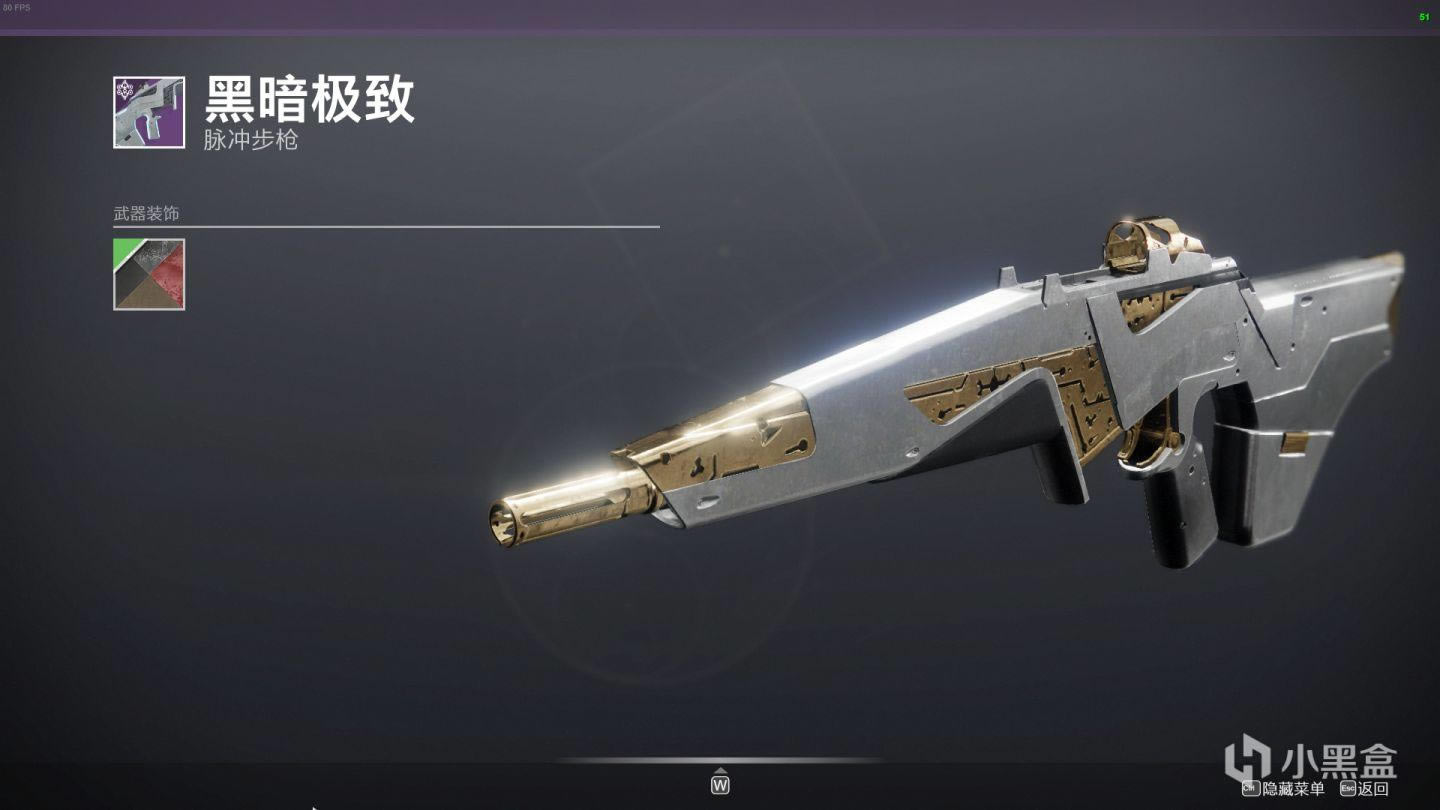The width and height of the screenshot is (1440, 810).
Task: Select the weapon ornament slot under 武器装饰
Action: point(149,274)
